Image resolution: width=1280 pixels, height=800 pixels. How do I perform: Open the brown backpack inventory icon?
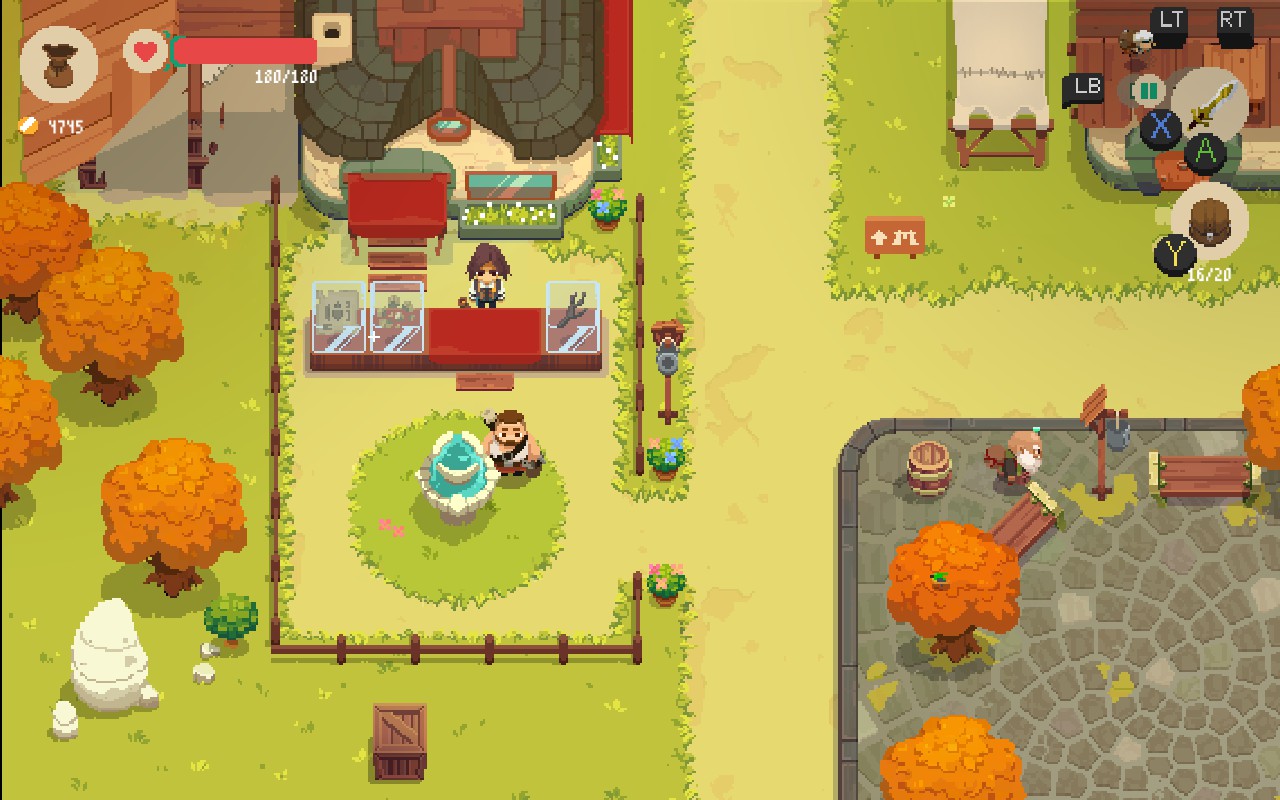click(1210, 221)
